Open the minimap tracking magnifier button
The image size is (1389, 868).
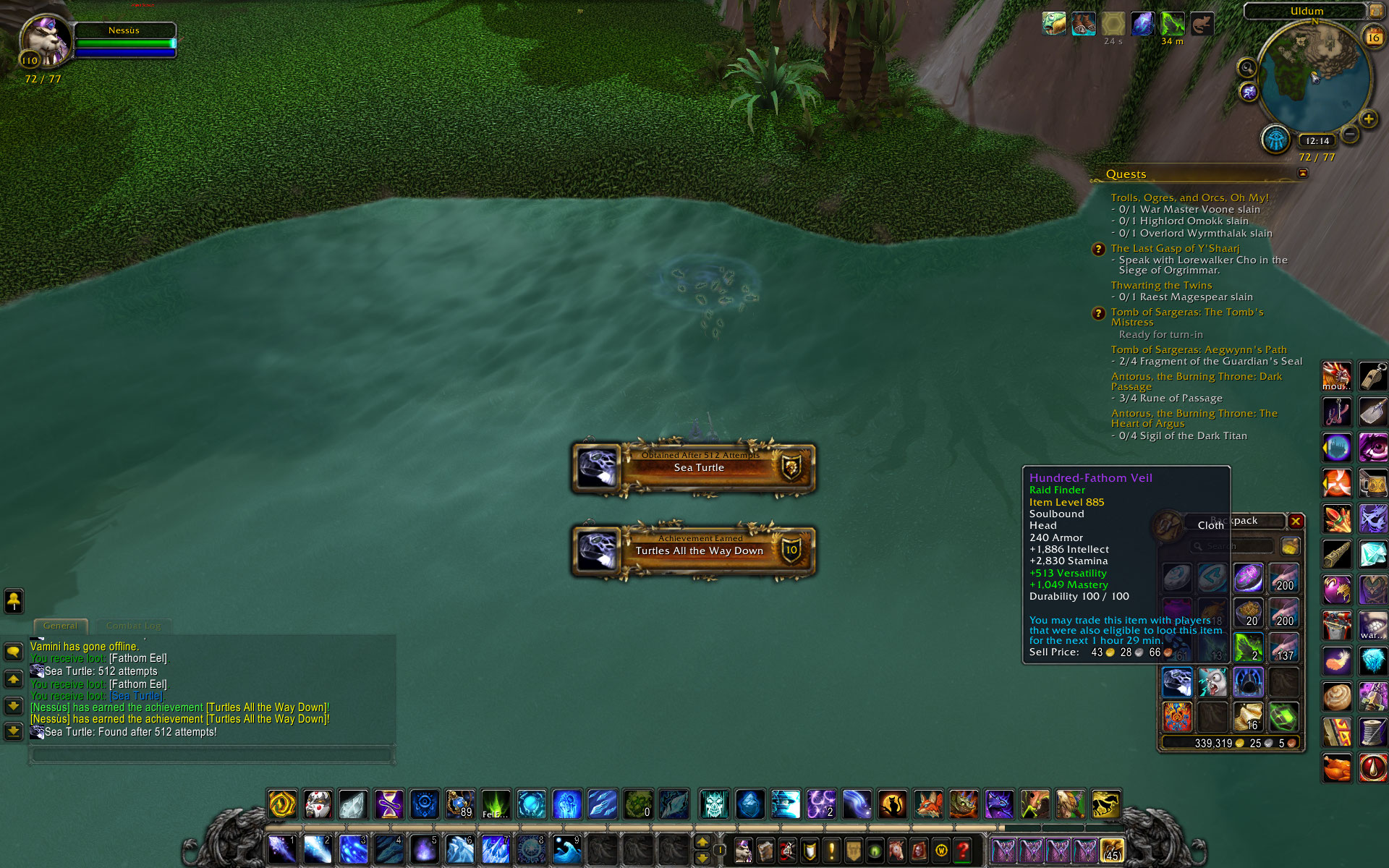pos(1246,68)
